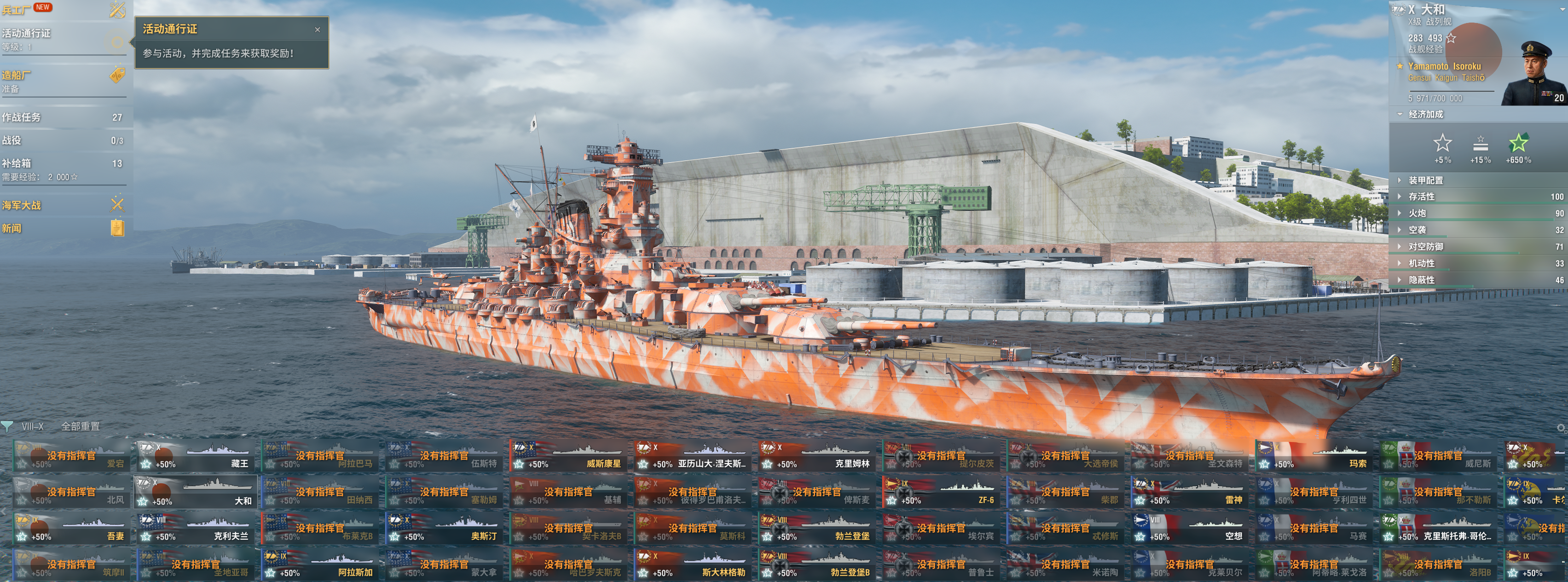Click 全部重置 to reset ship filters

pos(81,426)
